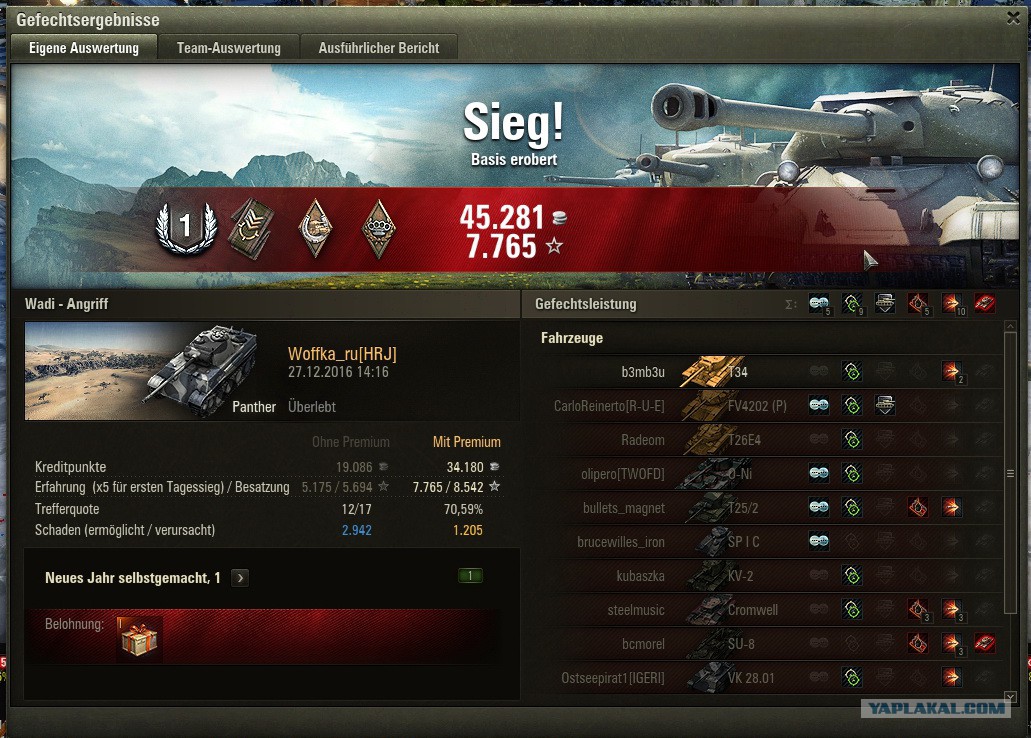Click the knuckle duster diamond medal
Image resolution: width=1031 pixels, height=738 pixels.
pyautogui.click(x=378, y=228)
